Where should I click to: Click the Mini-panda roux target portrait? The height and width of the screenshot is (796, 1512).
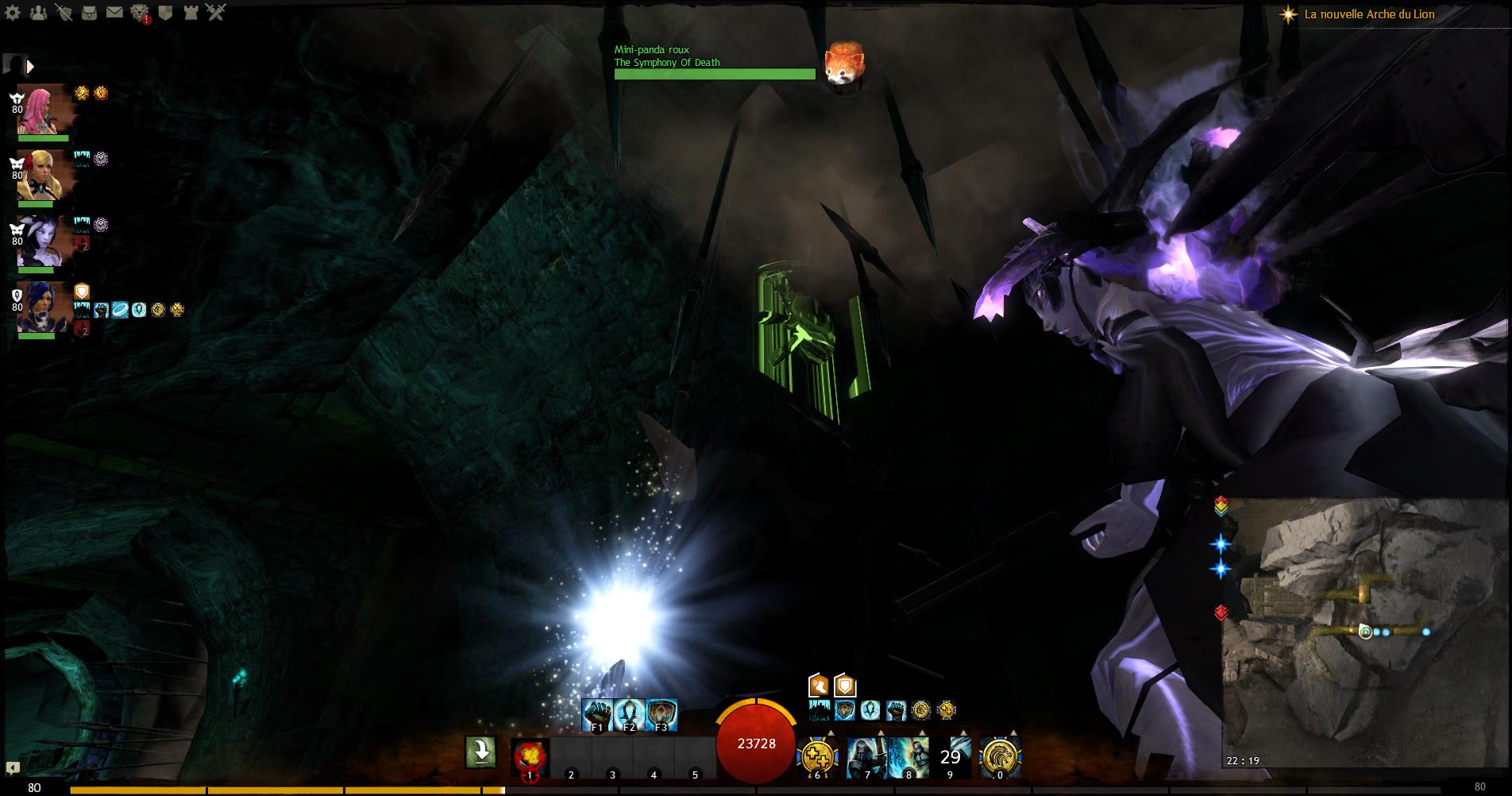click(x=843, y=64)
